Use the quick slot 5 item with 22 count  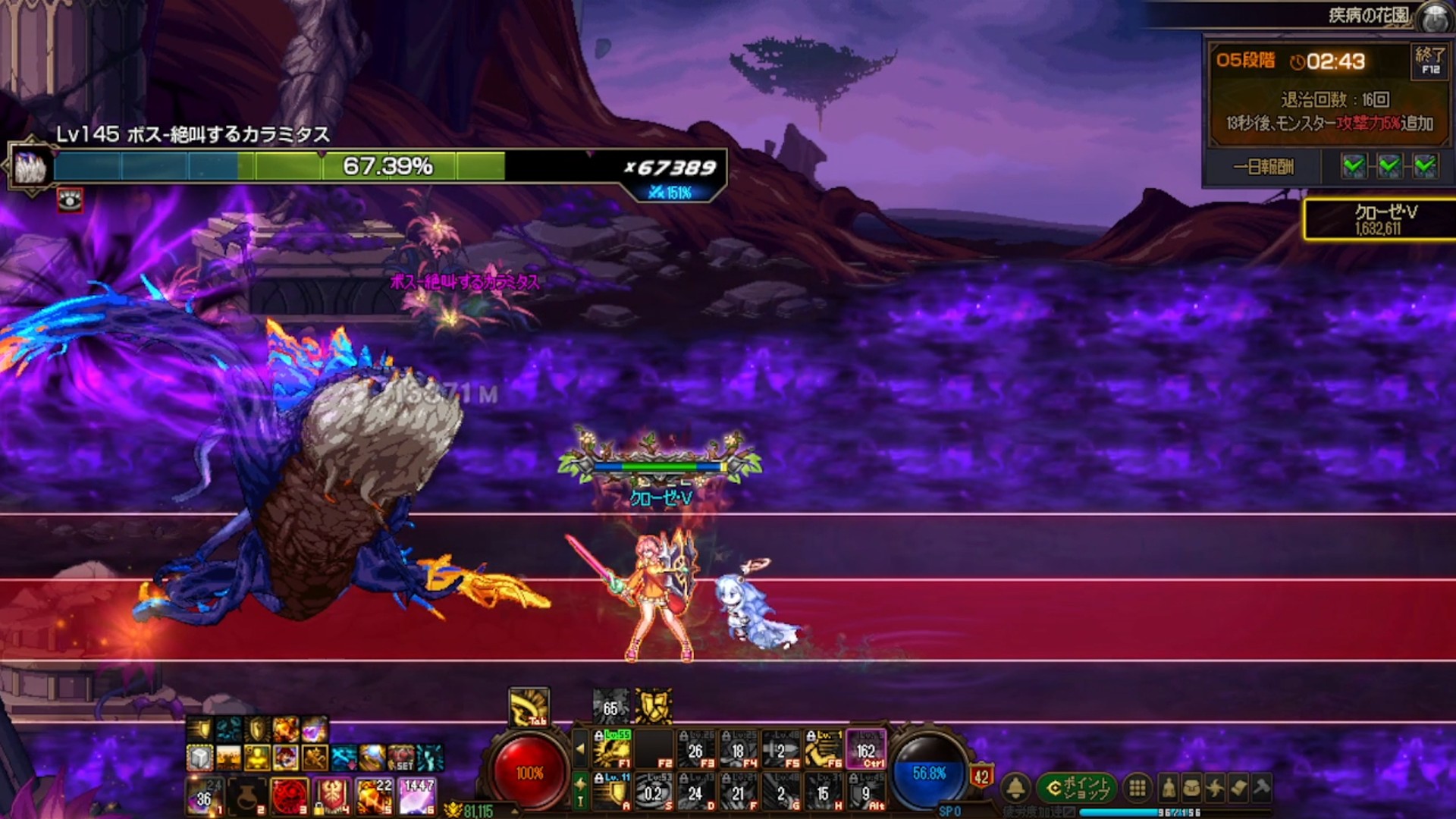tap(375, 796)
